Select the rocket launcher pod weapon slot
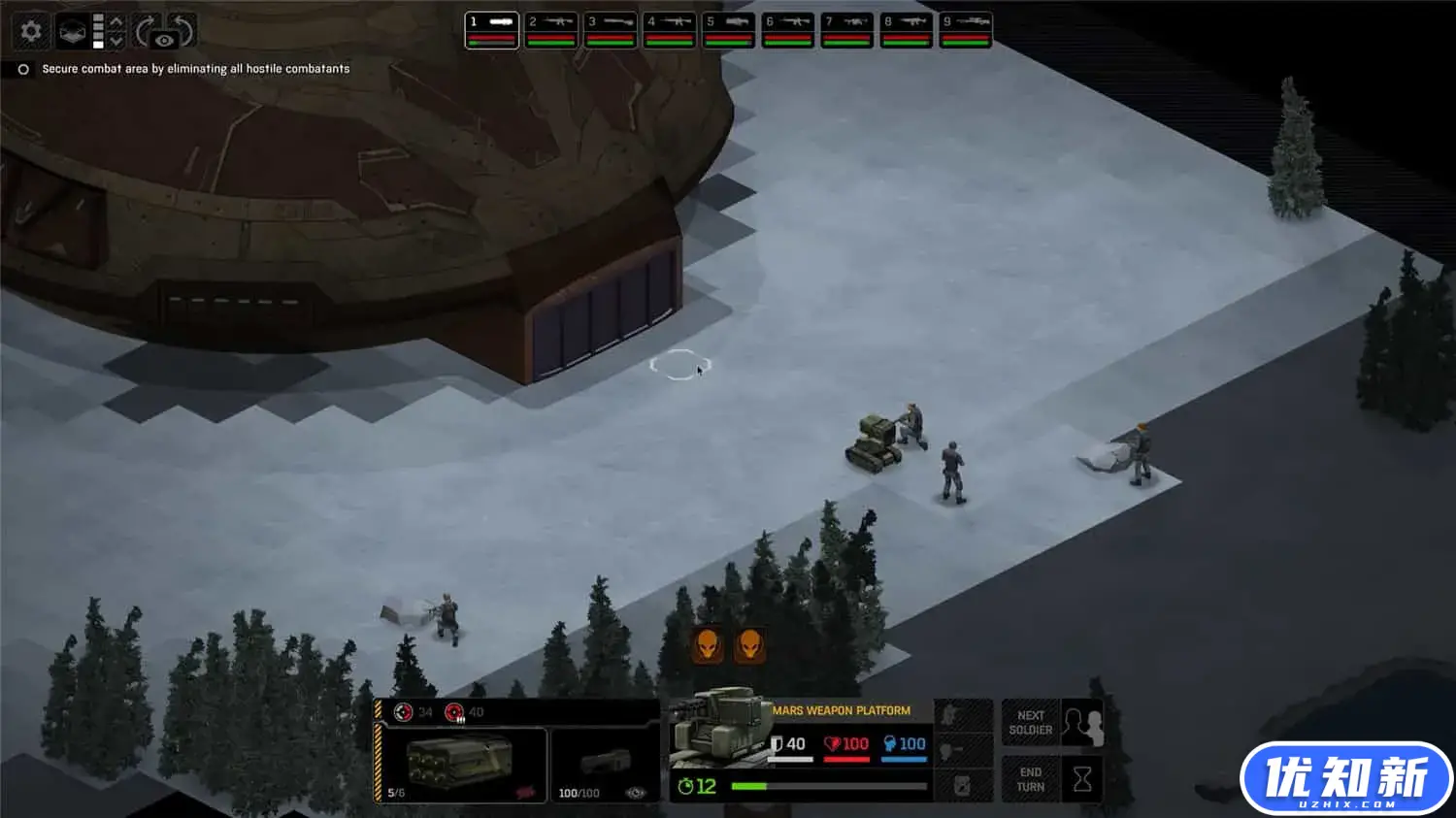Image resolution: width=1456 pixels, height=818 pixels. (x=461, y=764)
